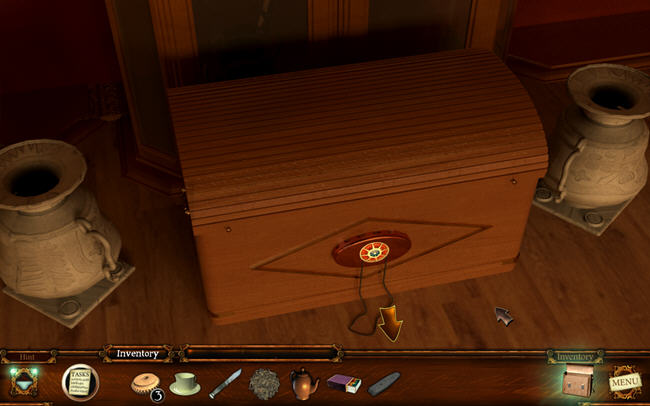Pick the dark oblong item in inventory
650x406 pixels.
(383, 383)
